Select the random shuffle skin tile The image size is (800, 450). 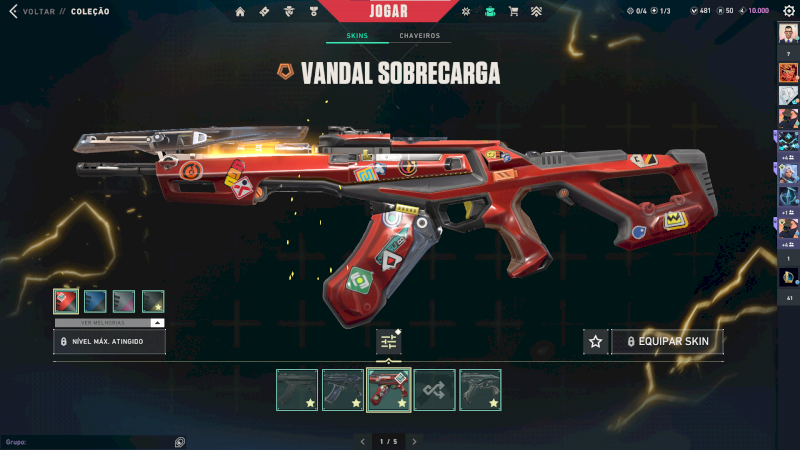(435, 390)
